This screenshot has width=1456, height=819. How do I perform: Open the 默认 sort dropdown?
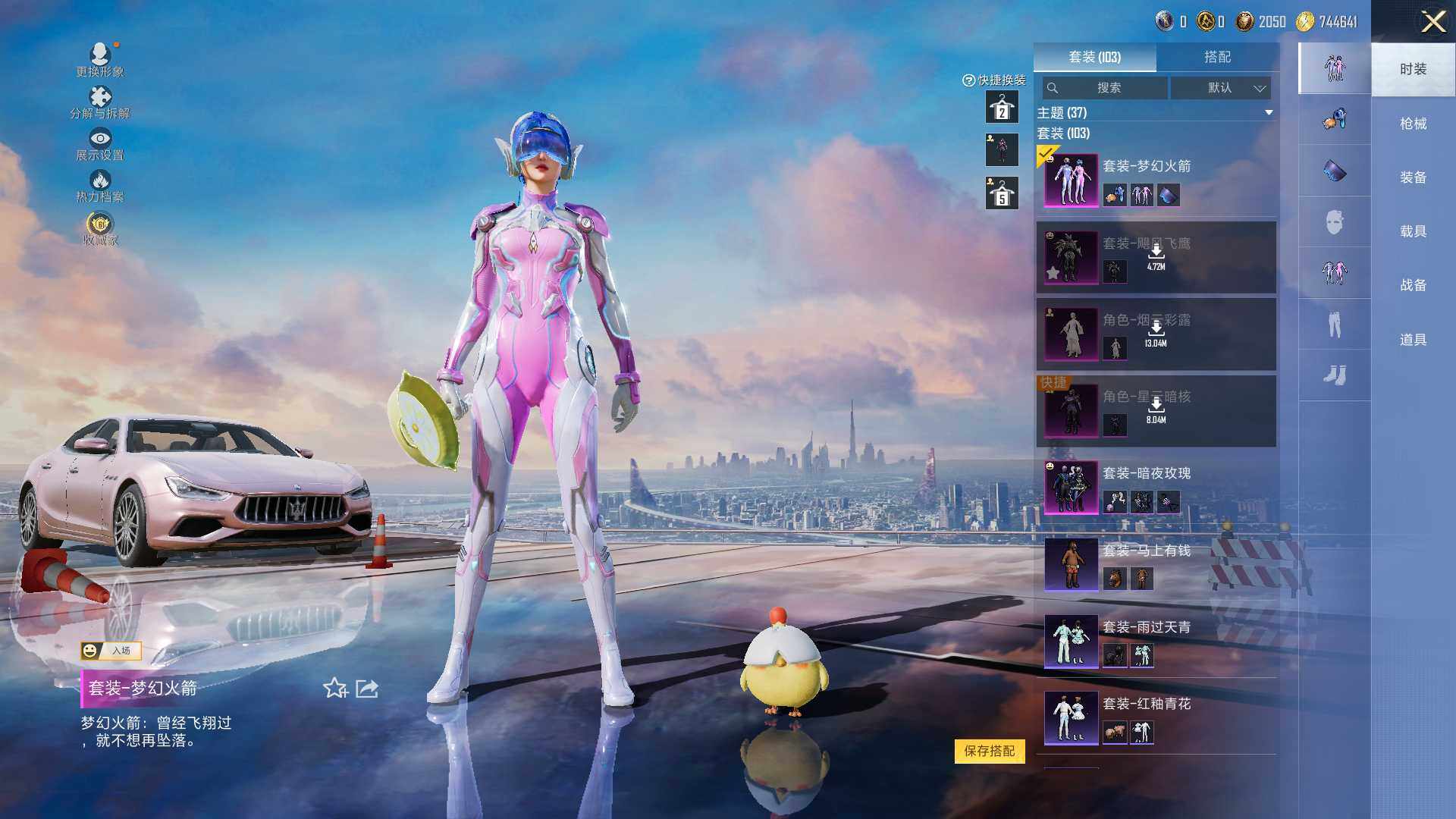point(1221,88)
